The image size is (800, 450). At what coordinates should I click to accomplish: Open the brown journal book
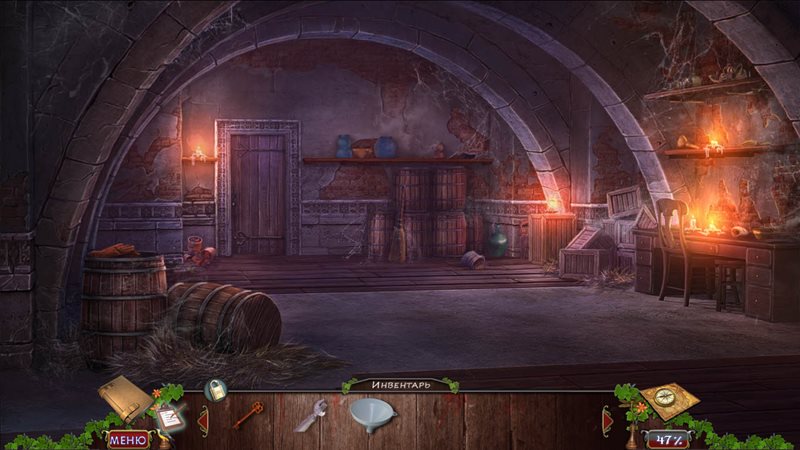click(x=124, y=397)
